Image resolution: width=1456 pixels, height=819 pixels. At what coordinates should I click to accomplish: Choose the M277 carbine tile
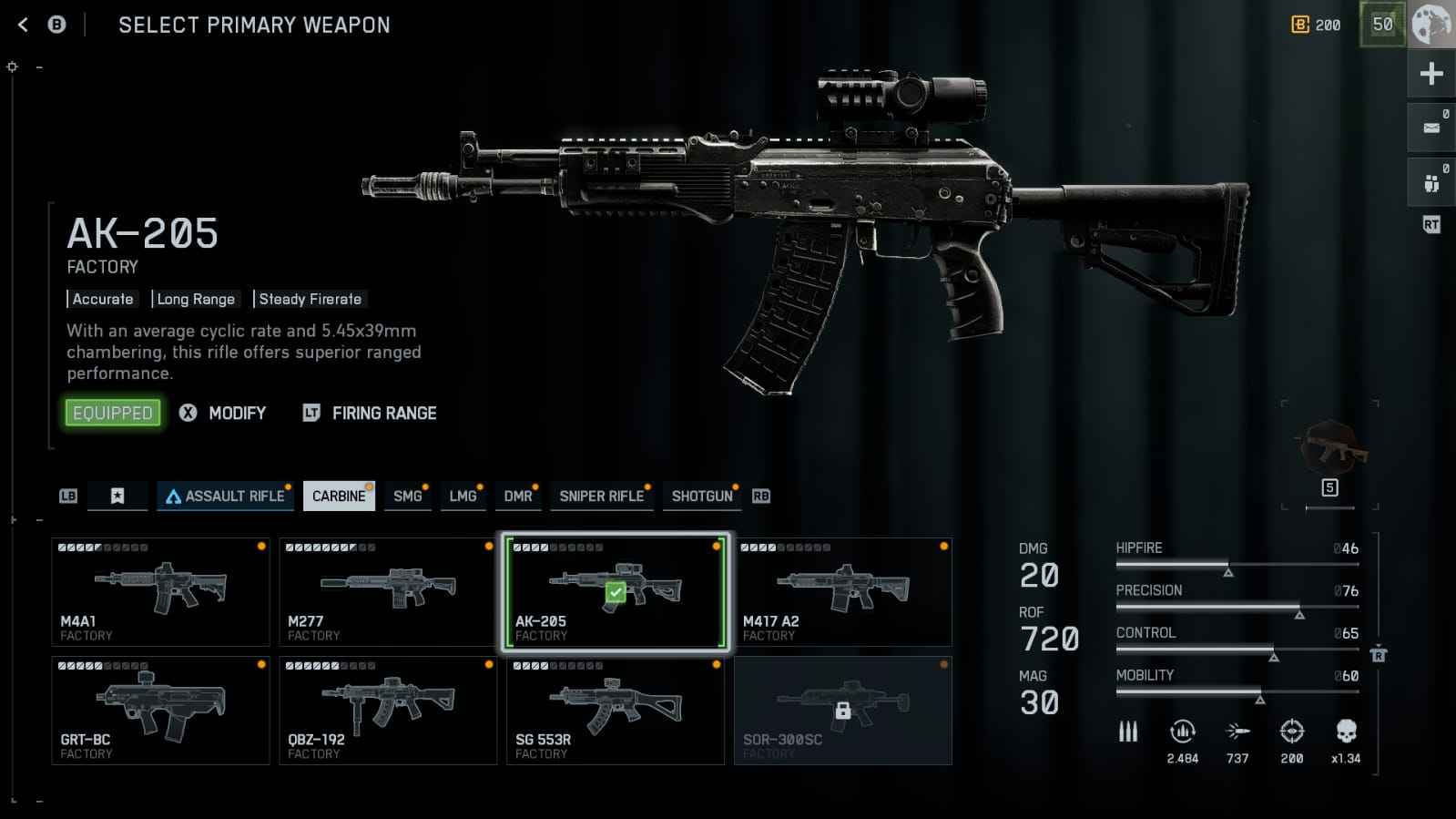point(388,592)
